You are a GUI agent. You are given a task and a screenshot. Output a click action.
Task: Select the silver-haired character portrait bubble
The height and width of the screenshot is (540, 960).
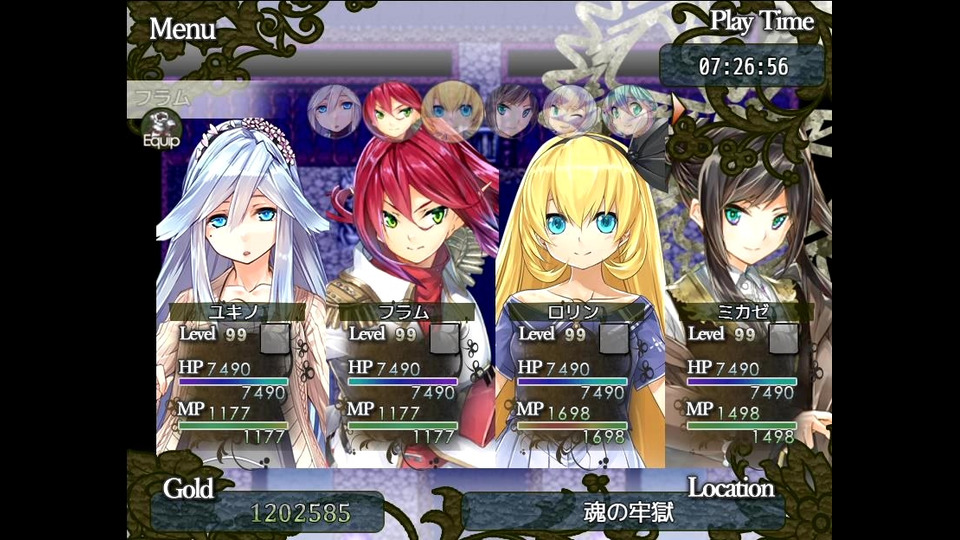[x=334, y=111]
